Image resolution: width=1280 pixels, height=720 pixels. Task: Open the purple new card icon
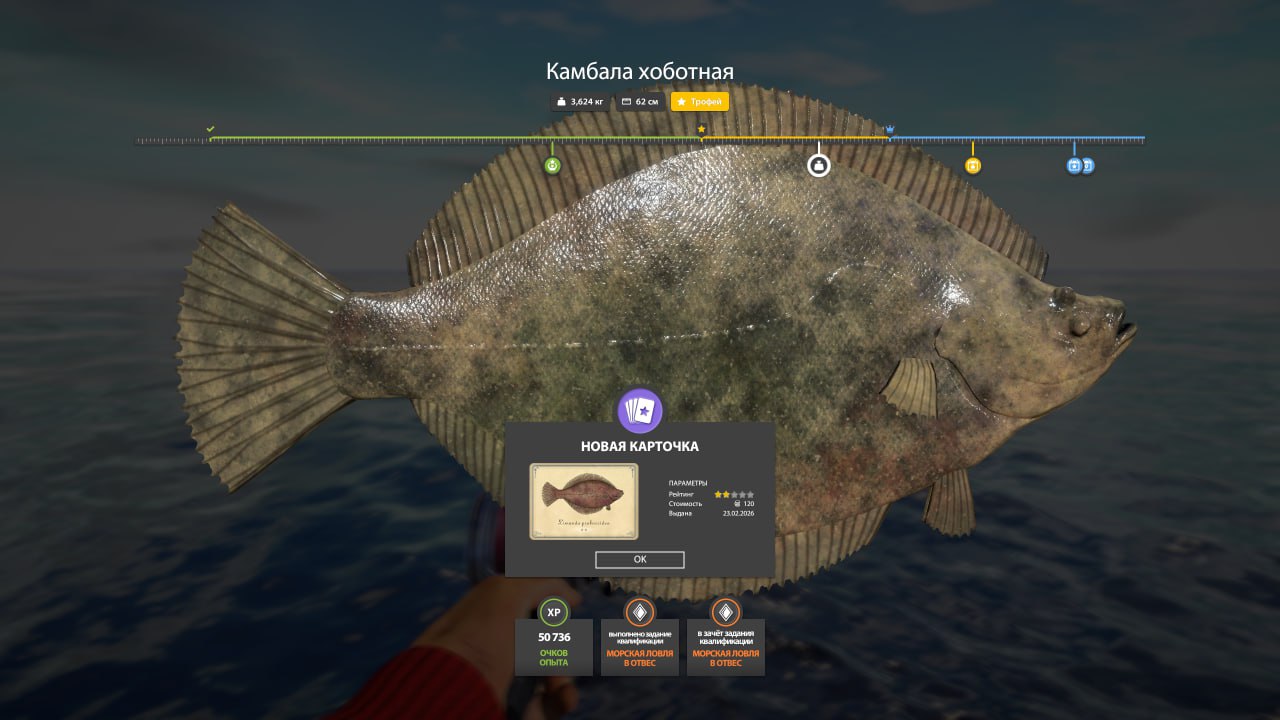tap(640, 411)
